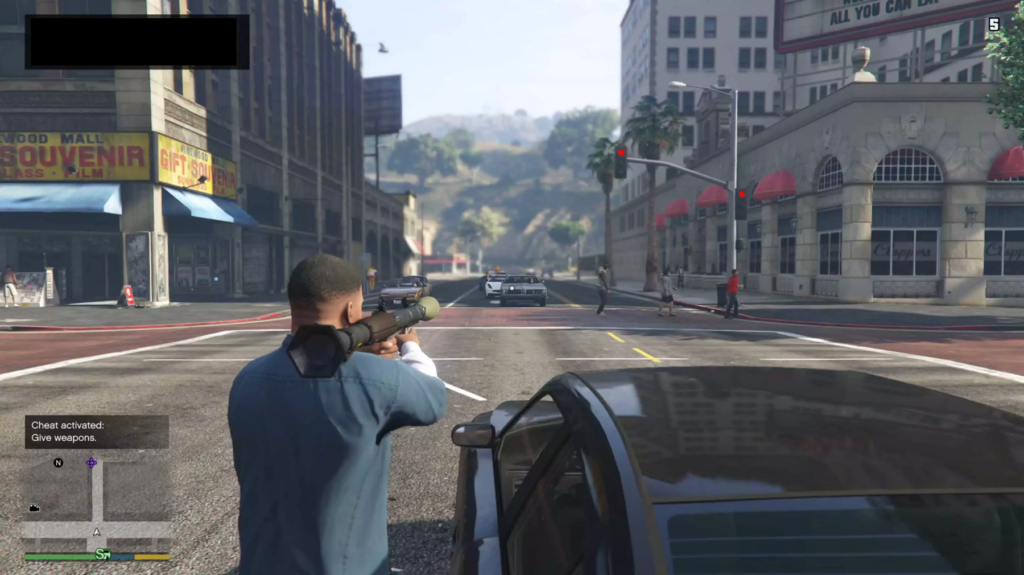The width and height of the screenshot is (1024, 575).
Task: Click the player arrow on the minimap
Action: 96,531
